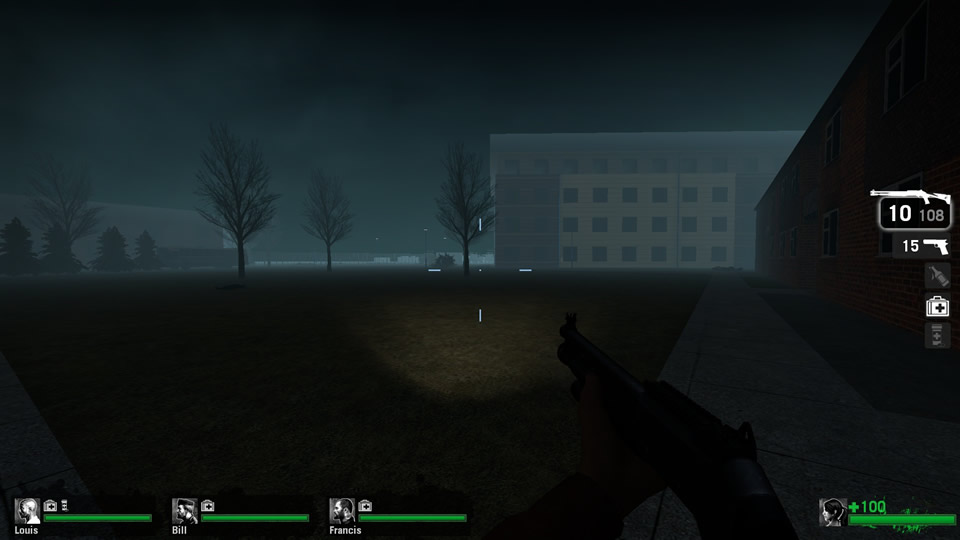Image resolution: width=960 pixels, height=540 pixels.
Task: Click the medkit icon beside Francis's portrait
Action: coord(365,506)
